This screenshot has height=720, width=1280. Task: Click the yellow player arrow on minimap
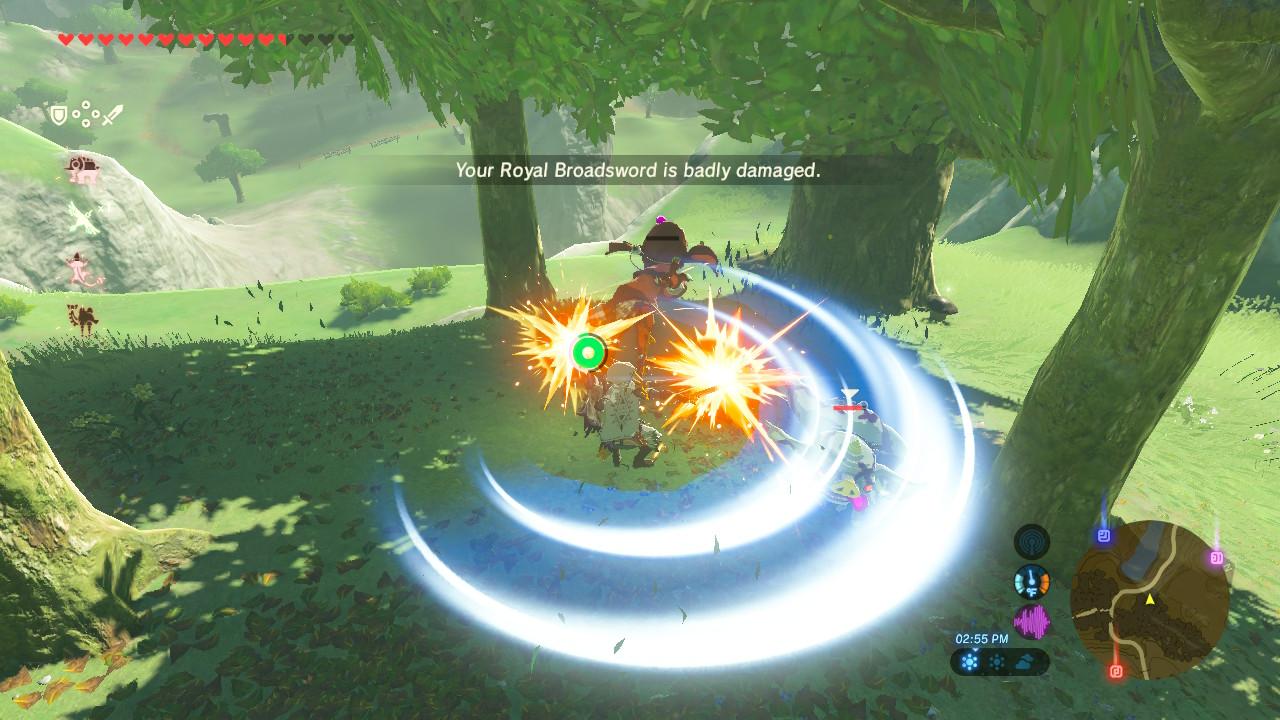[1150, 599]
